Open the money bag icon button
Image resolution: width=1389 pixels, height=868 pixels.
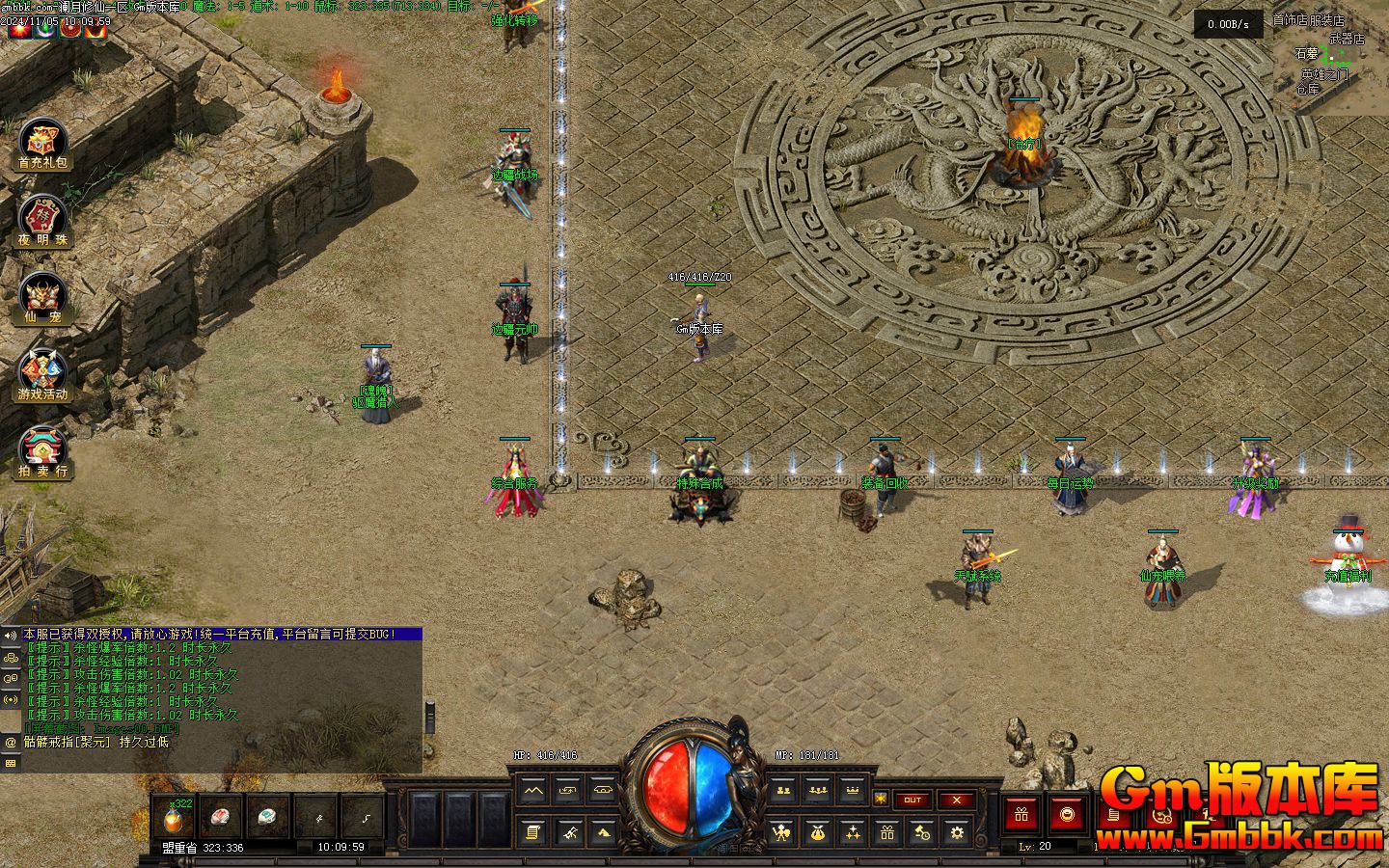[817, 831]
